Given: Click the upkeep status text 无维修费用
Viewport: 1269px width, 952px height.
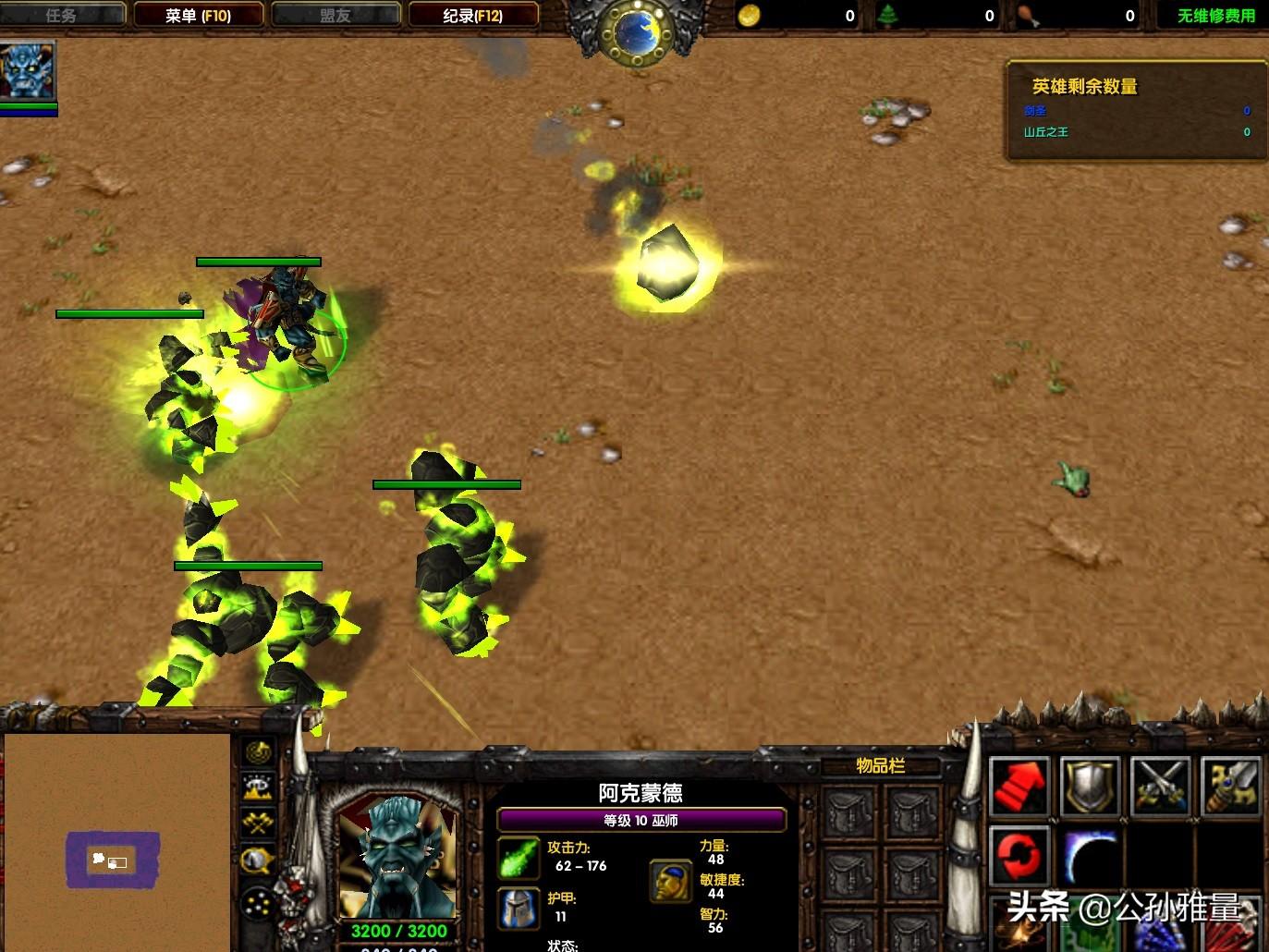Looking at the screenshot, I should (x=1215, y=16).
